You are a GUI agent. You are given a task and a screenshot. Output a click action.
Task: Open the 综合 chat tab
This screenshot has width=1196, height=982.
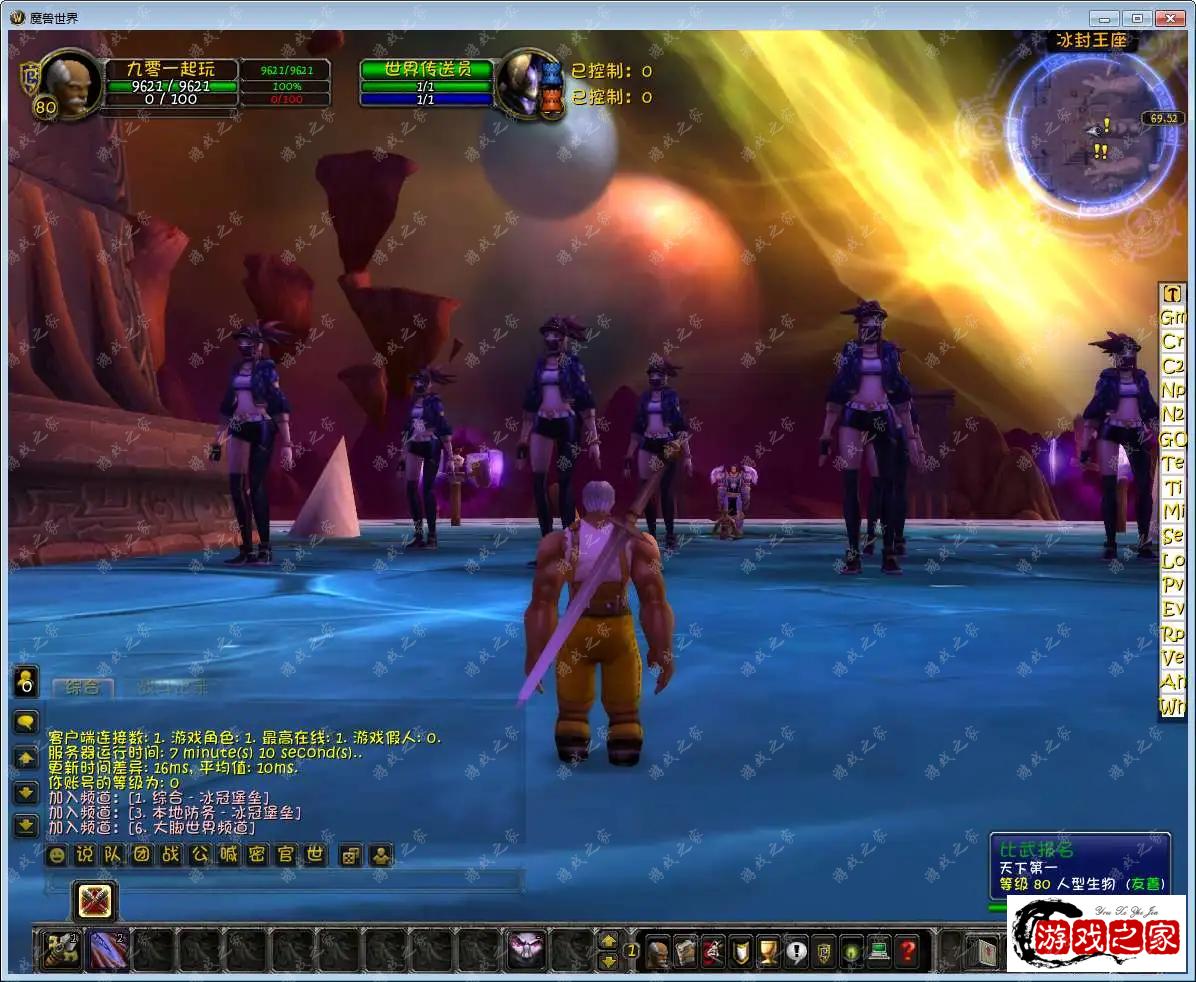pyautogui.click(x=82, y=688)
